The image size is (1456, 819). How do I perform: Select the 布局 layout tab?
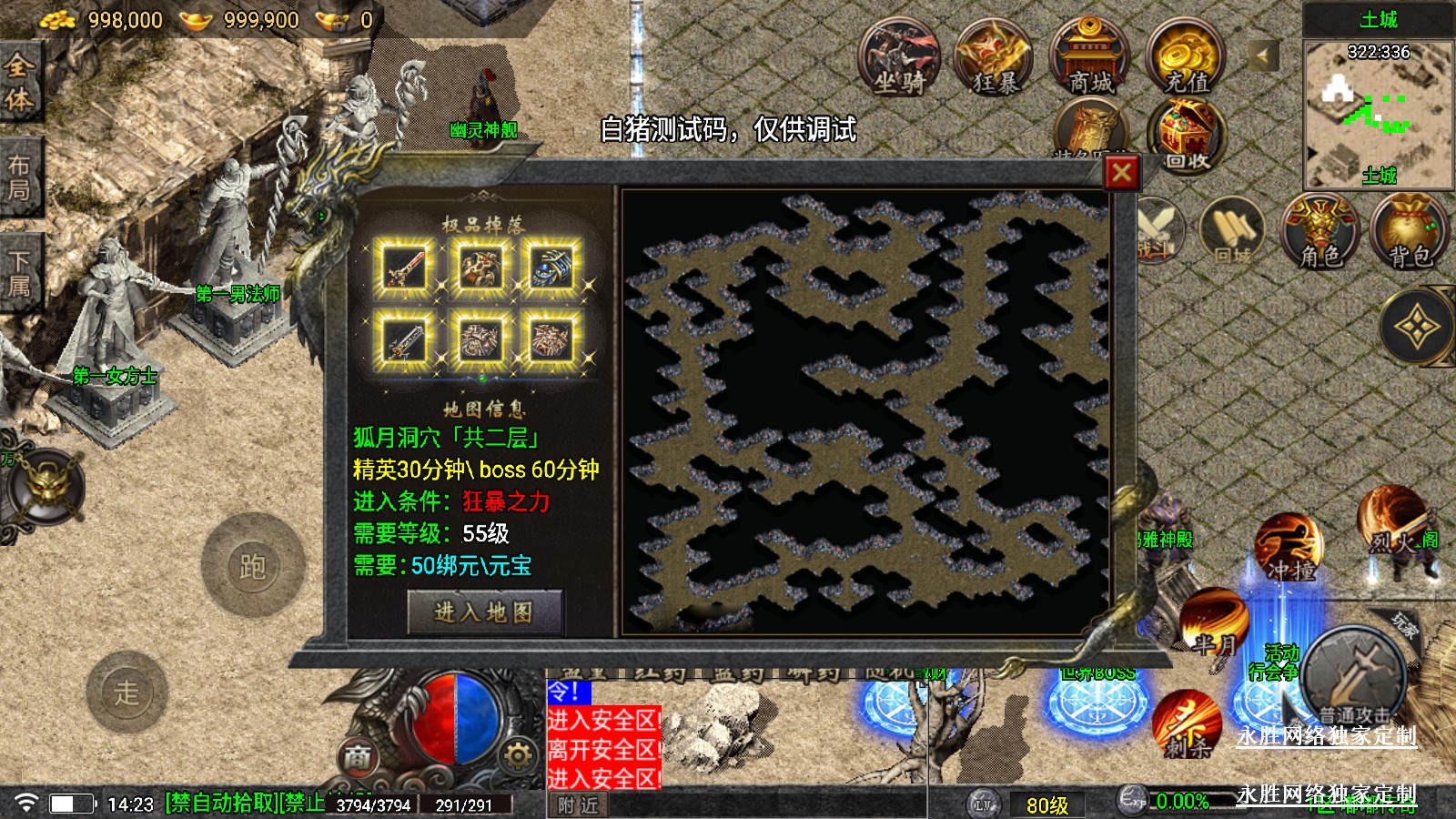(20, 177)
